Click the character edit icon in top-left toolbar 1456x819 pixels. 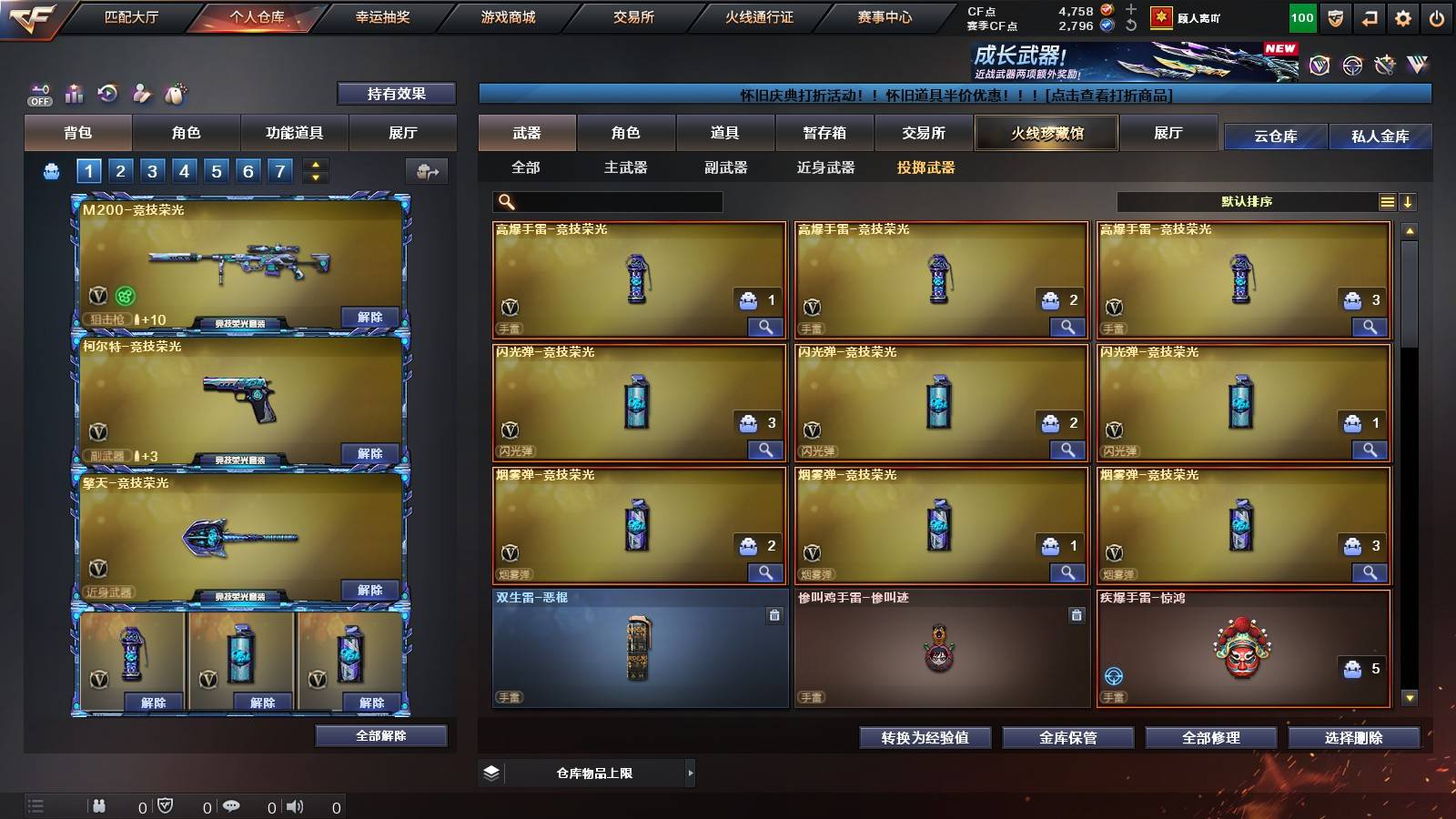click(141, 93)
